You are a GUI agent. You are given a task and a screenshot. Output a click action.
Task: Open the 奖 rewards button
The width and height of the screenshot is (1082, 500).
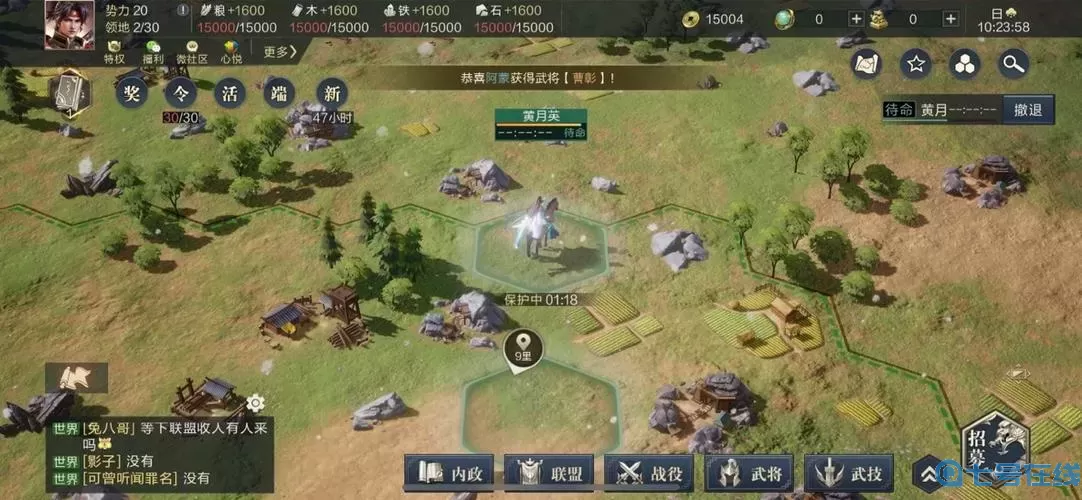[131, 94]
